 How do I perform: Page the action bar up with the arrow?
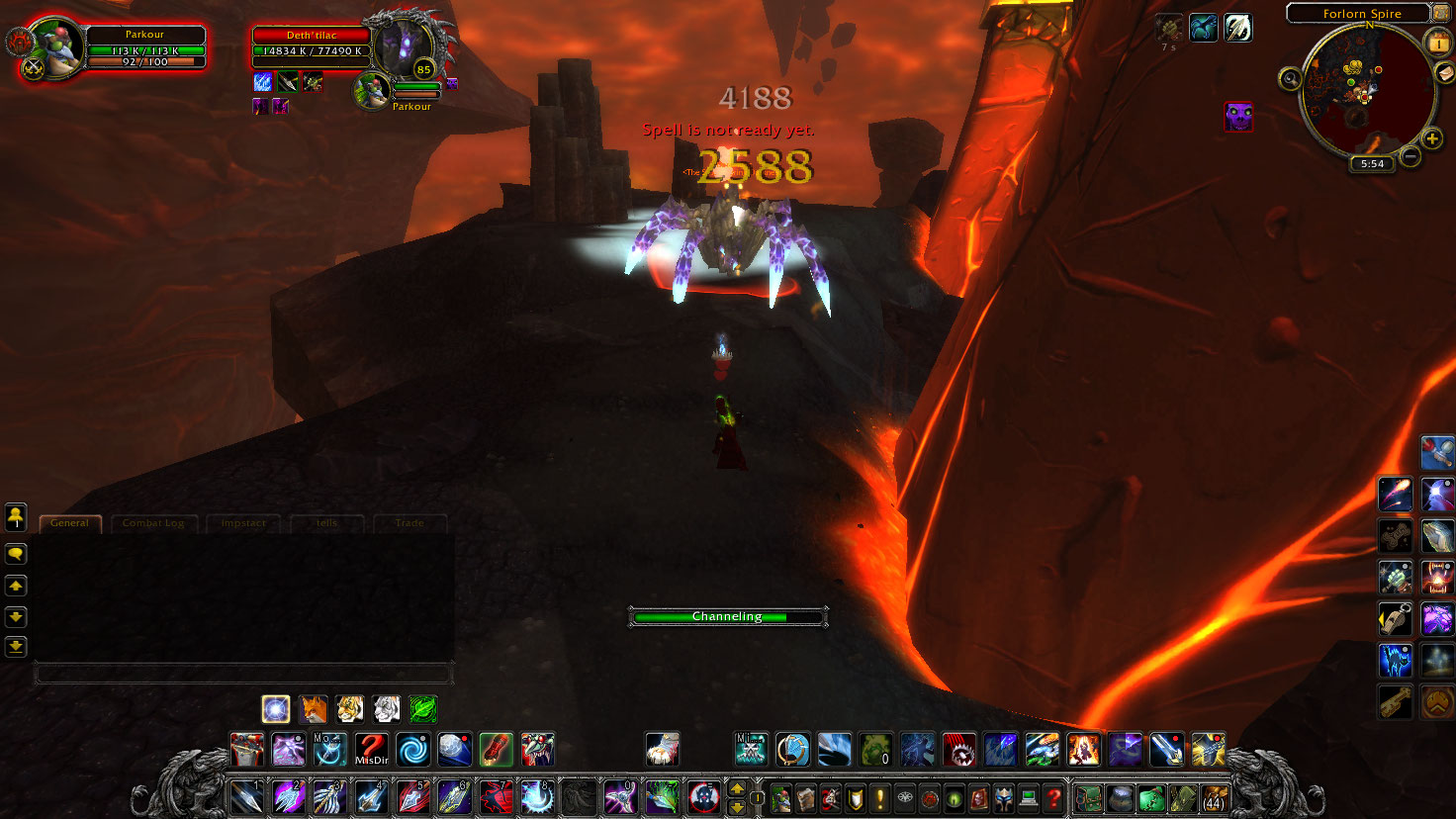[x=737, y=788]
